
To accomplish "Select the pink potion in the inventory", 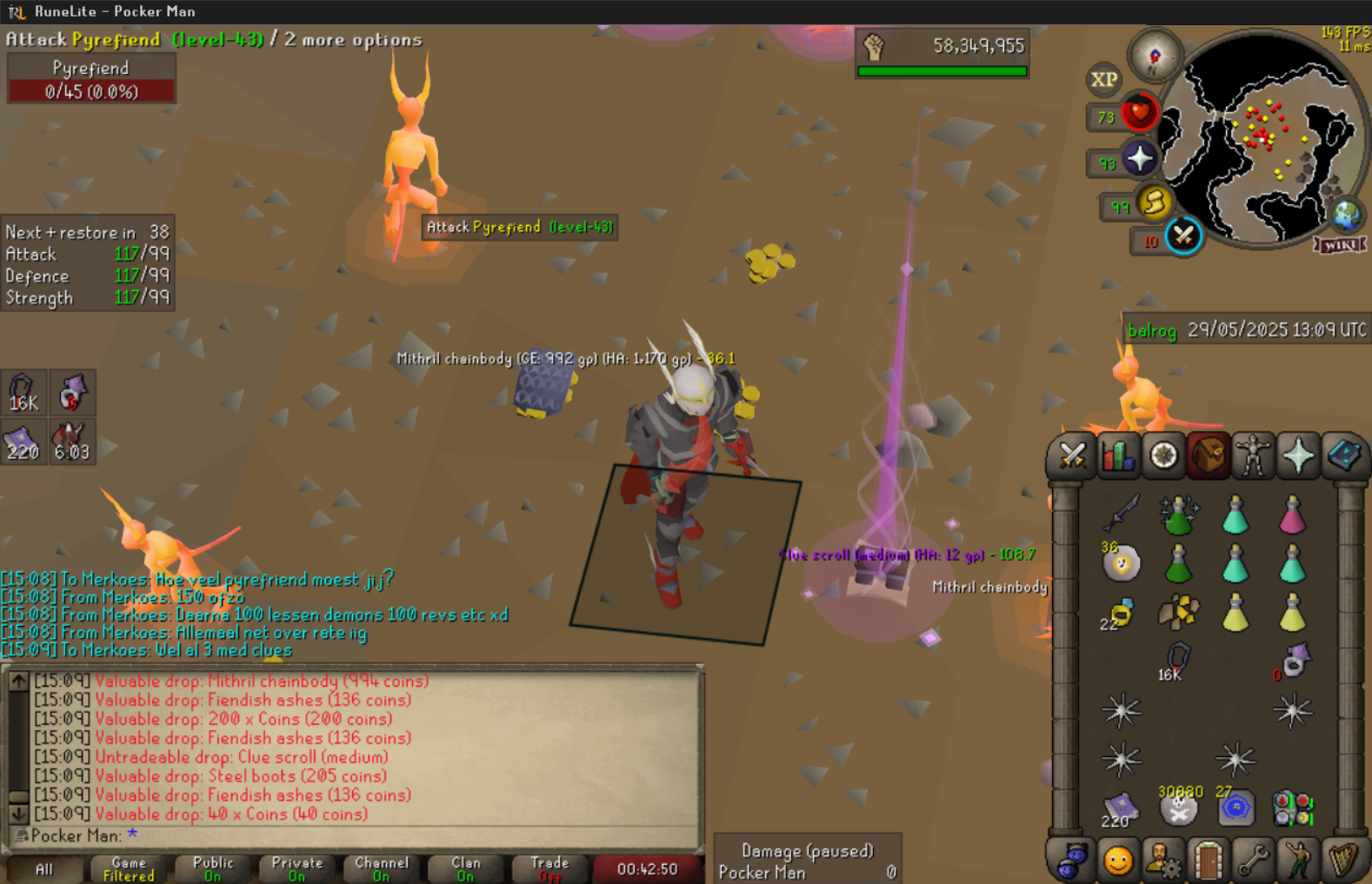I will (1293, 515).
